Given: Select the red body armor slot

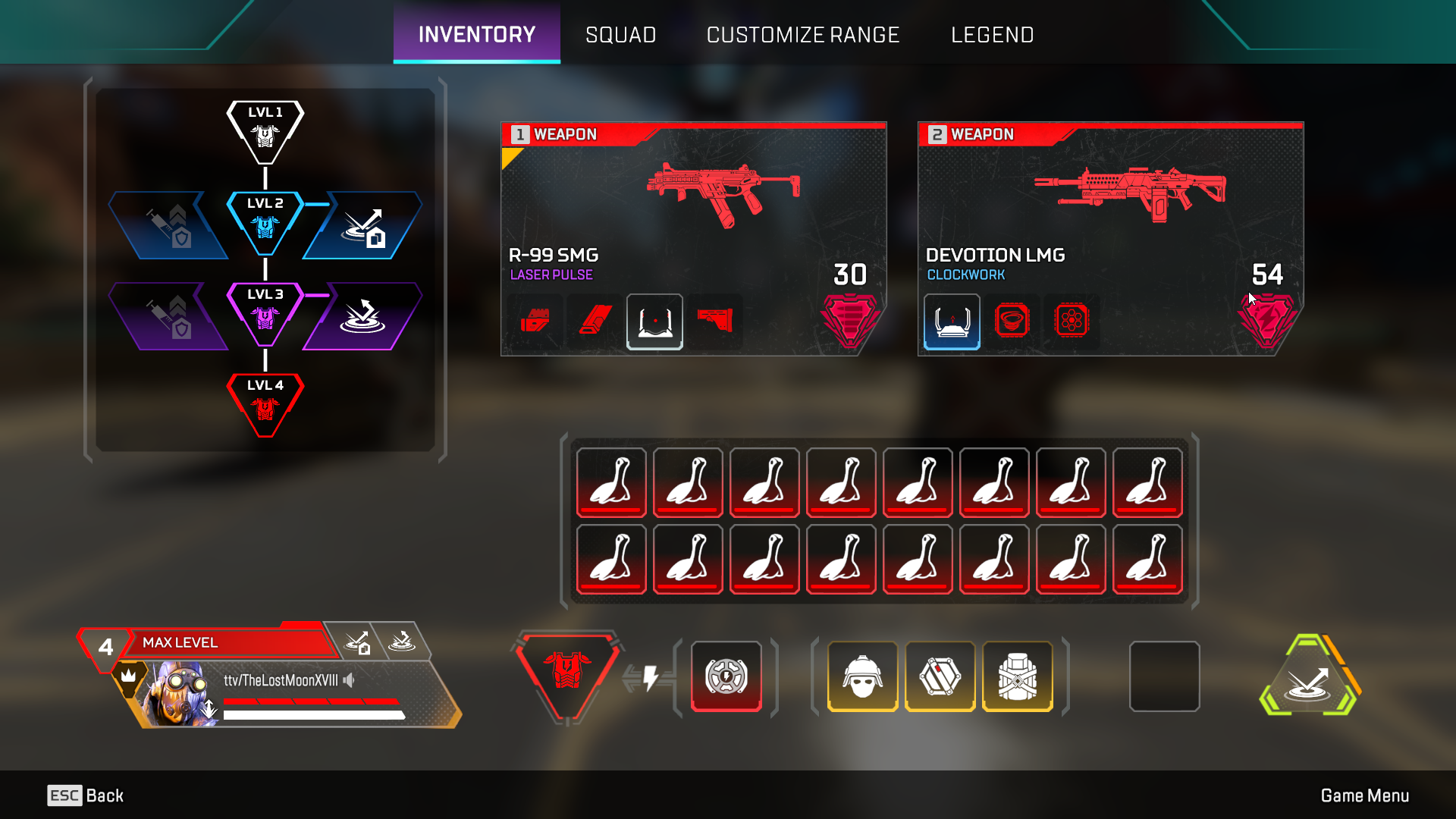Looking at the screenshot, I should pyautogui.click(x=566, y=673).
